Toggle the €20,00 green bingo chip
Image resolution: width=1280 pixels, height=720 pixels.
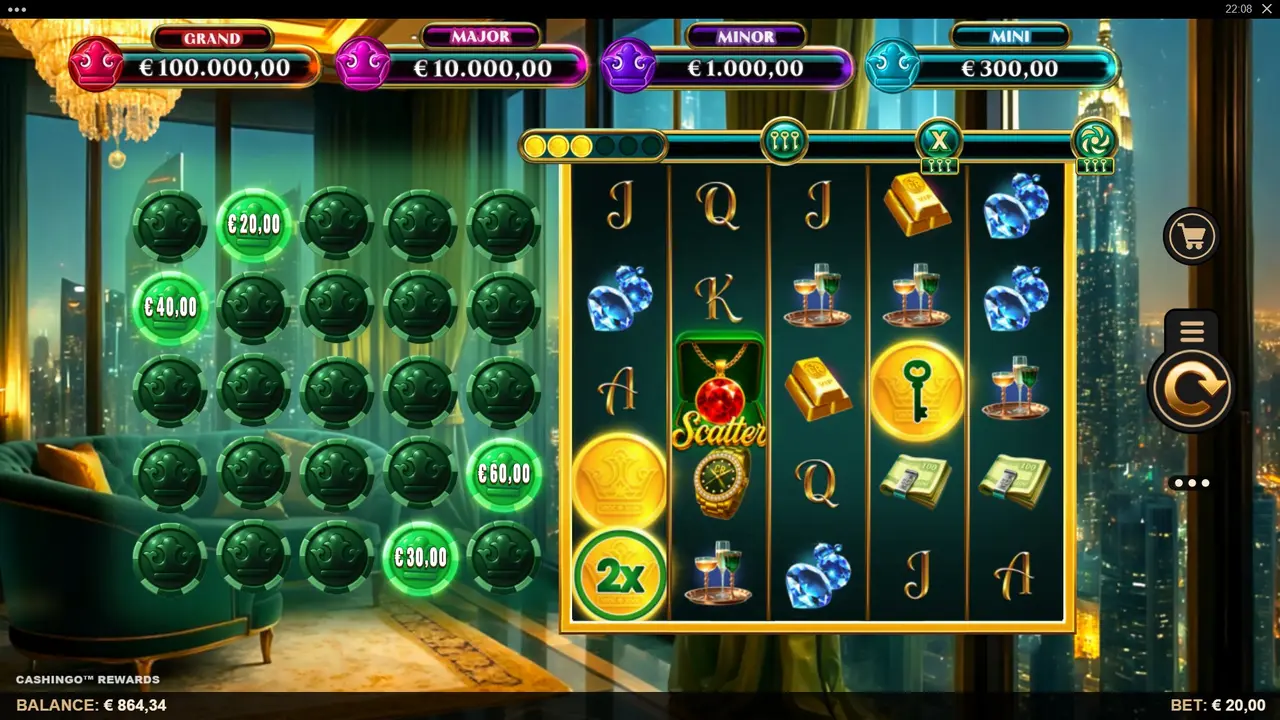(x=253, y=224)
